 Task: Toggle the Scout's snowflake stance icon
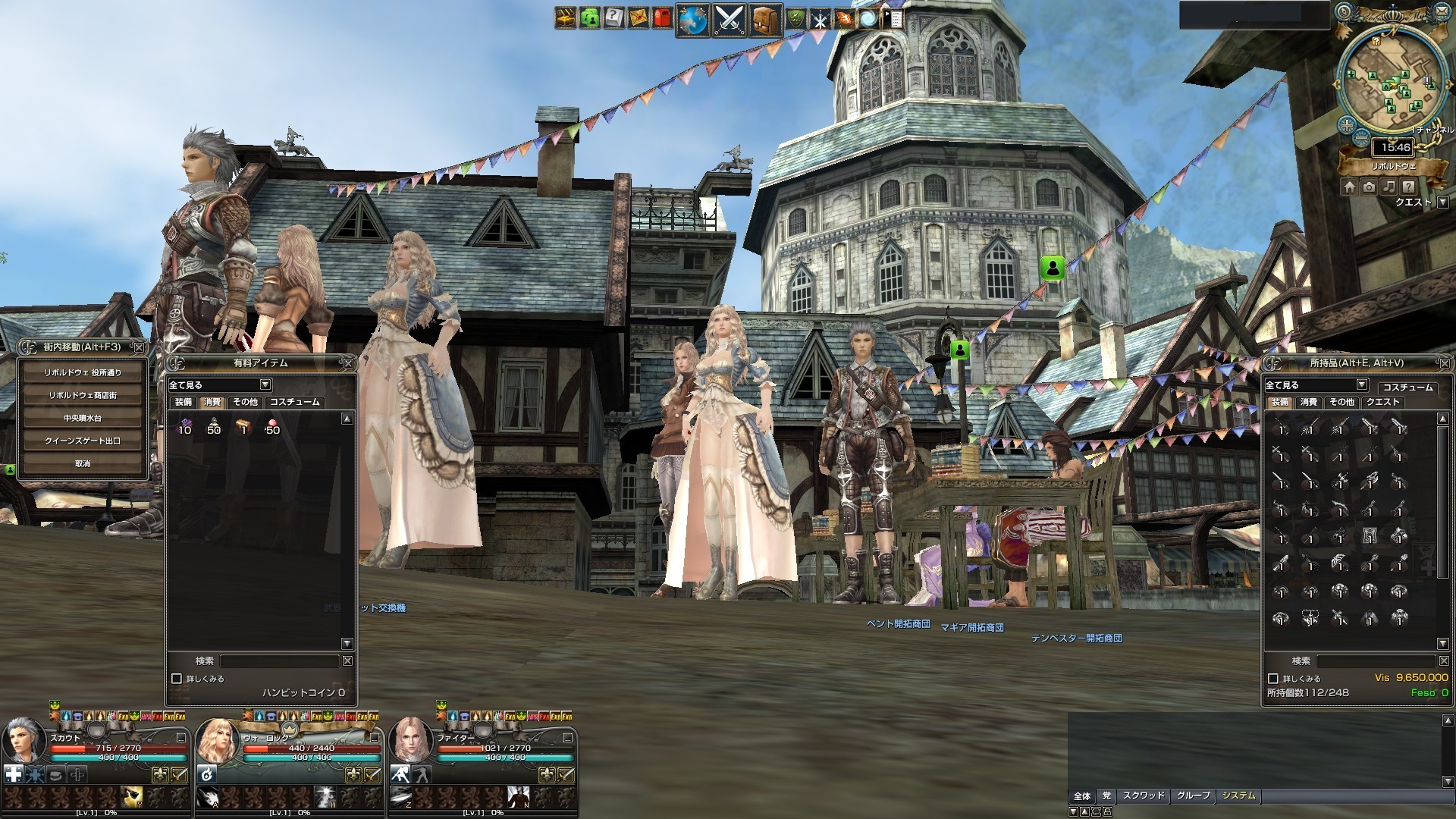tap(35, 774)
